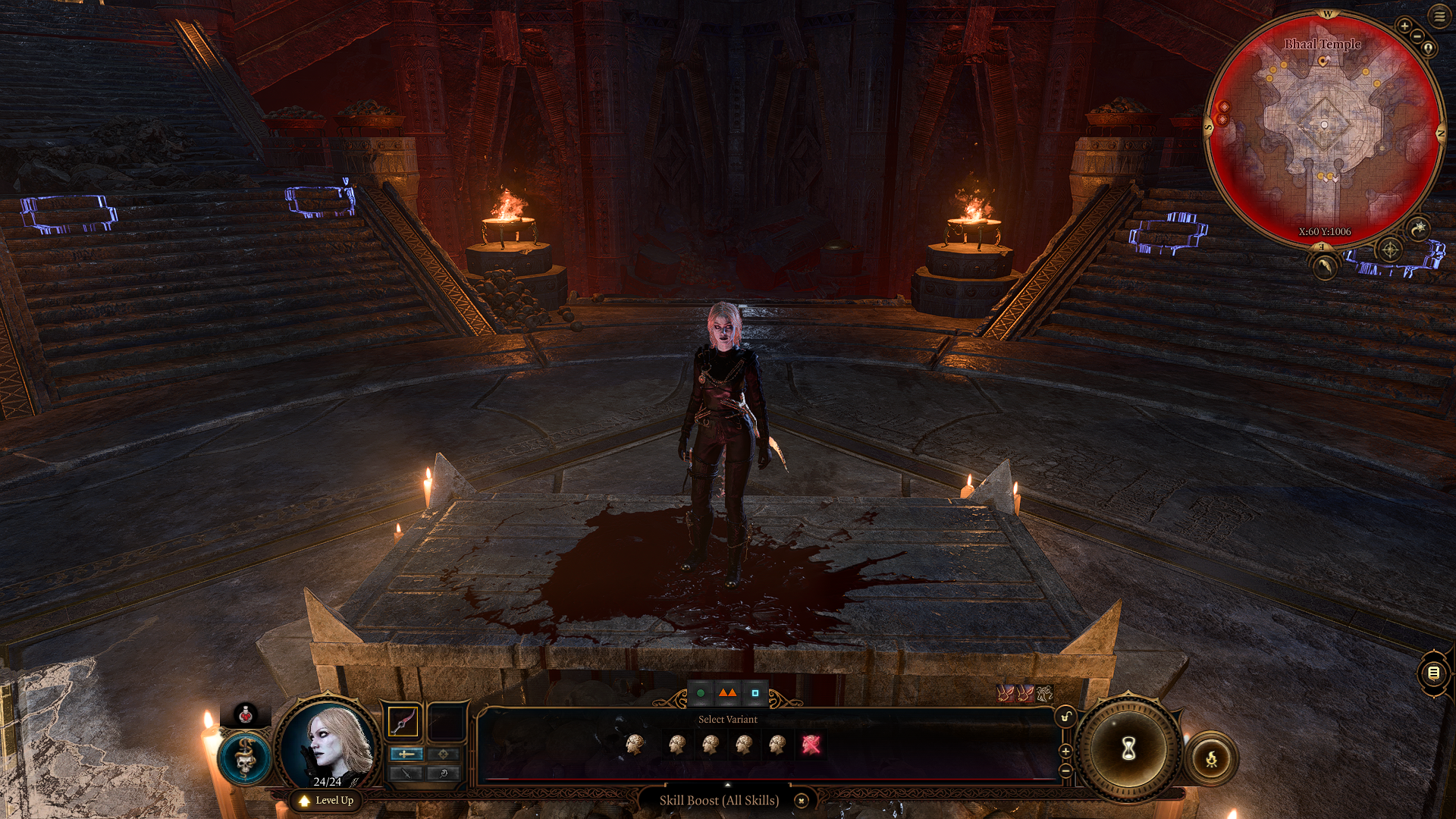Click the minus to remove a hotbar row

point(1065,770)
